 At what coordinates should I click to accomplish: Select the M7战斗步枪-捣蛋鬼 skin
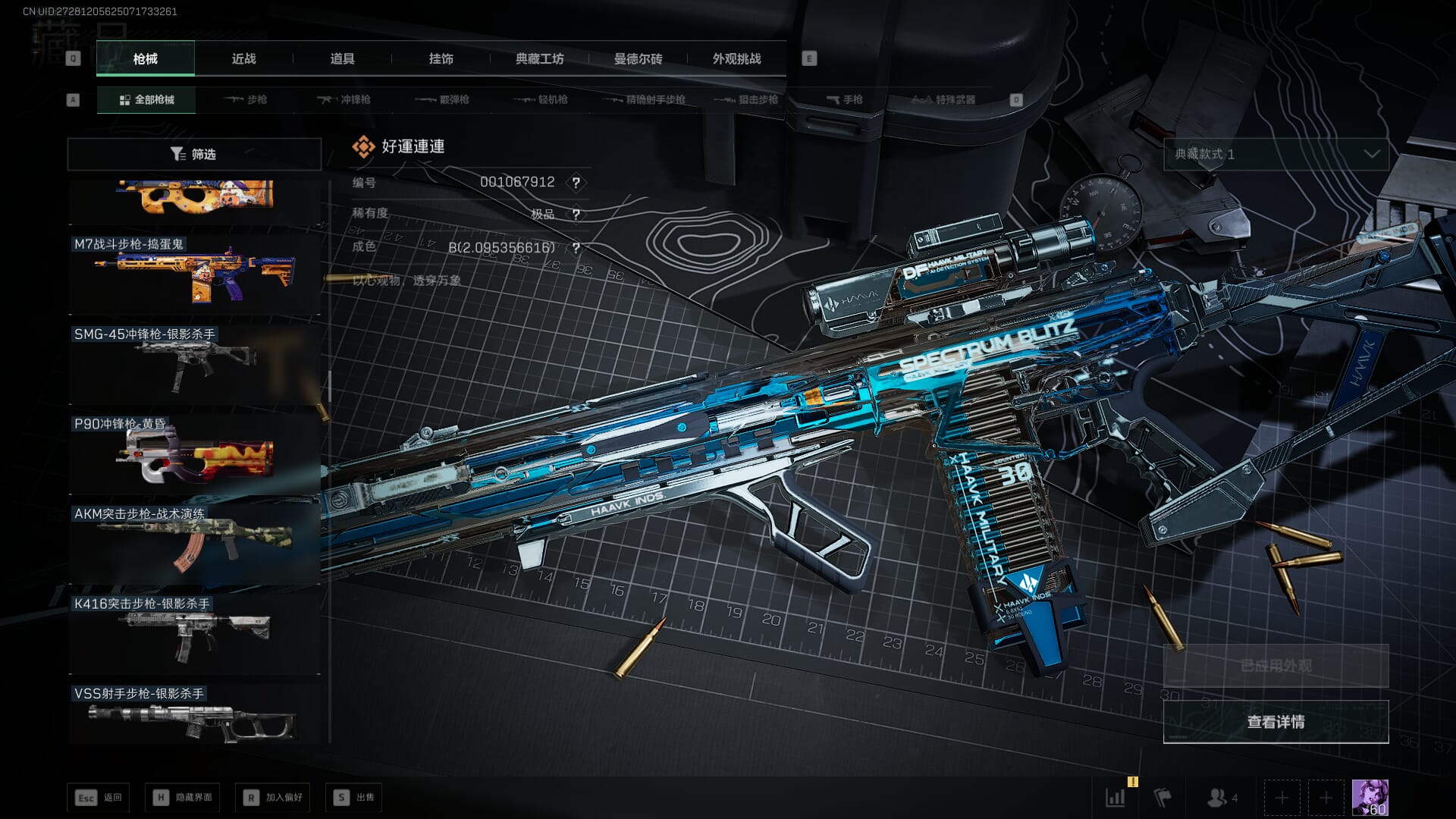tap(195, 275)
